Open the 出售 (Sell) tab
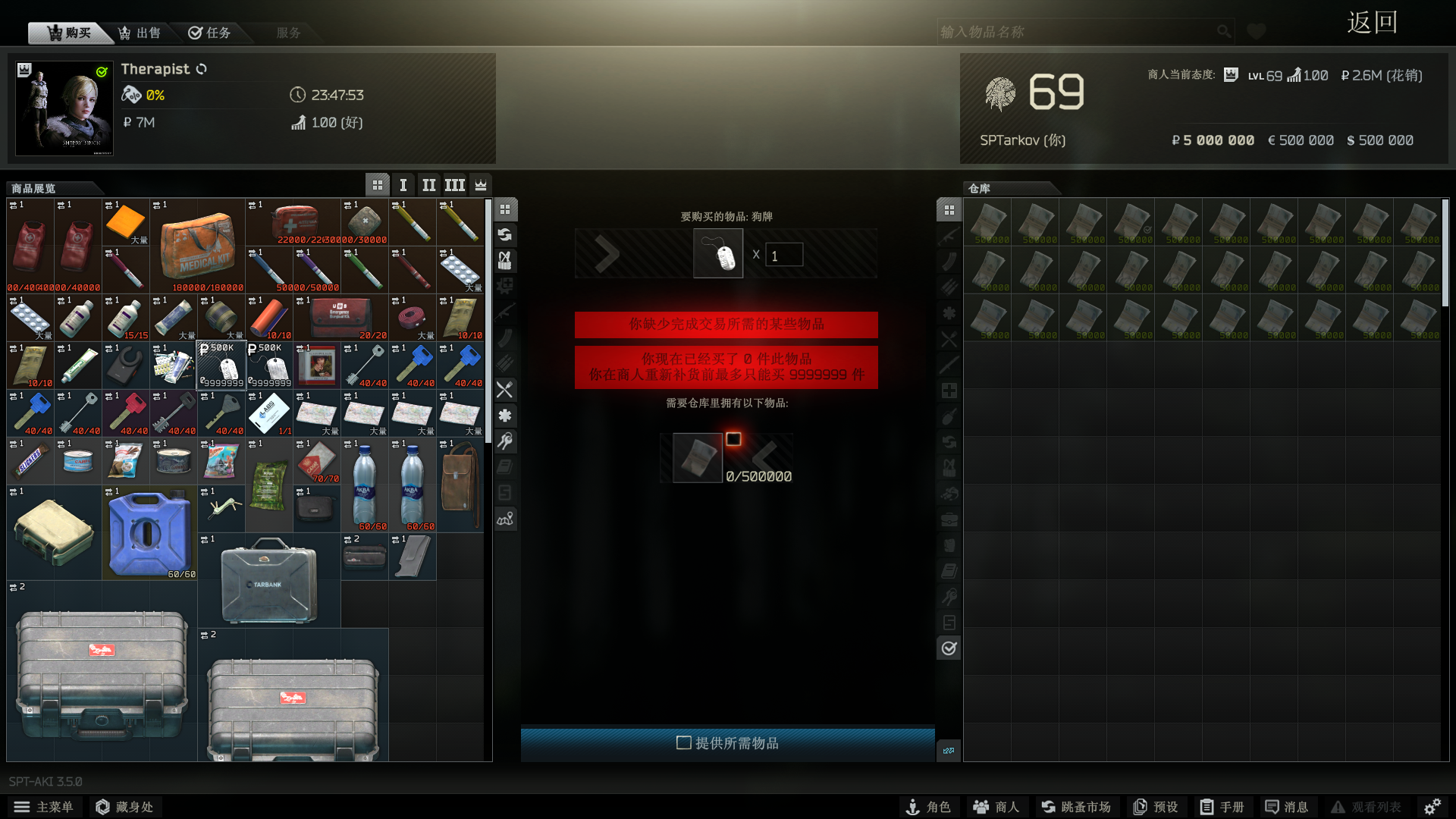The image size is (1456, 819). [x=140, y=33]
